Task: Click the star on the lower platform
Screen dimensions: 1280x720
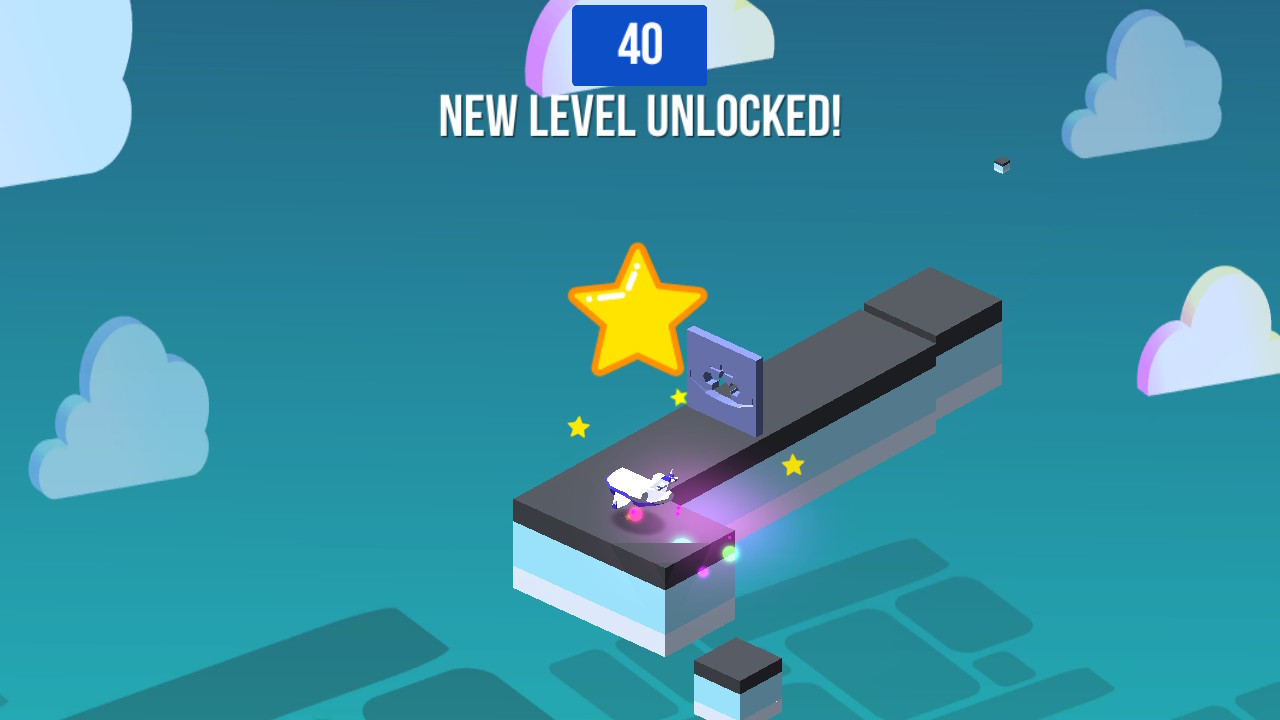Action: coord(793,463)
